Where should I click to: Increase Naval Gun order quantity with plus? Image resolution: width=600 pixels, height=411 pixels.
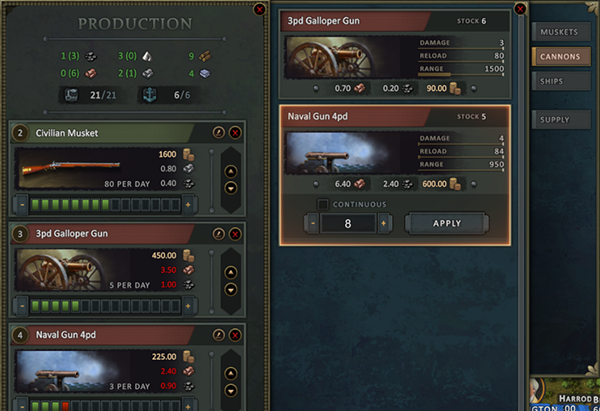pyautogui.click(x=385, y=223)
